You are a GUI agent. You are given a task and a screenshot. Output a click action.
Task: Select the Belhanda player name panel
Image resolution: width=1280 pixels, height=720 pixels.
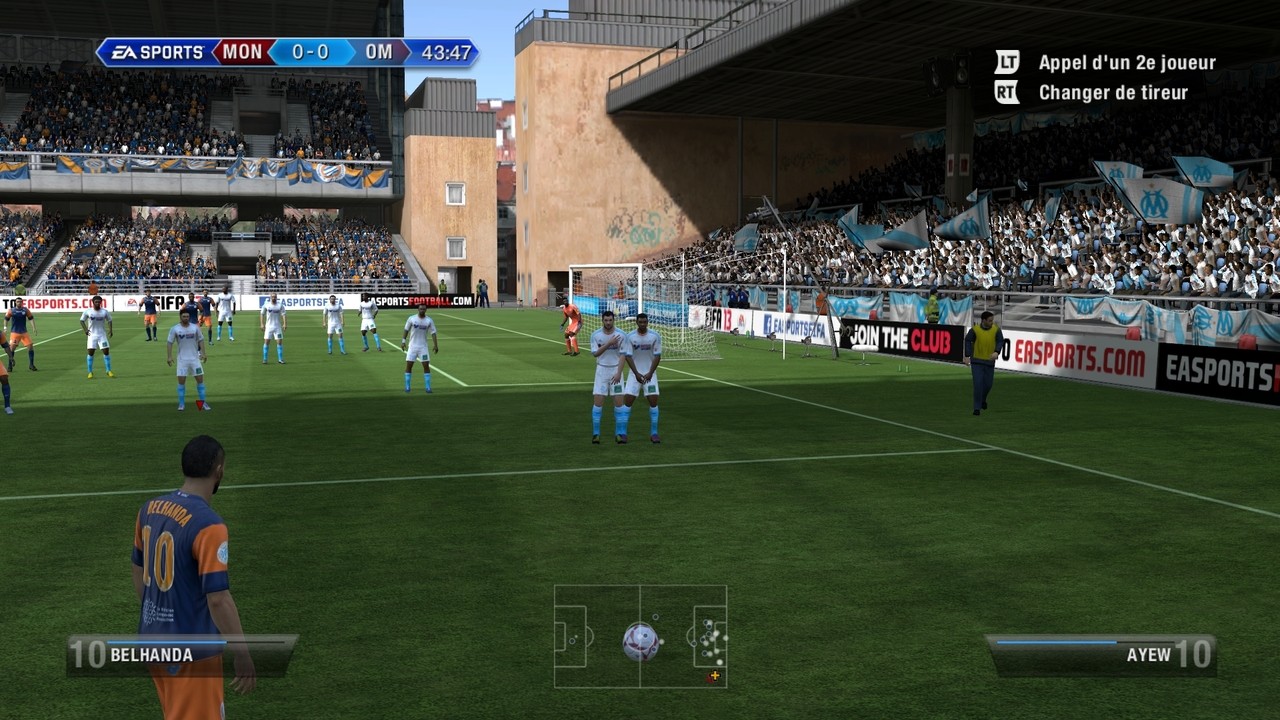[x=181, y=655]
